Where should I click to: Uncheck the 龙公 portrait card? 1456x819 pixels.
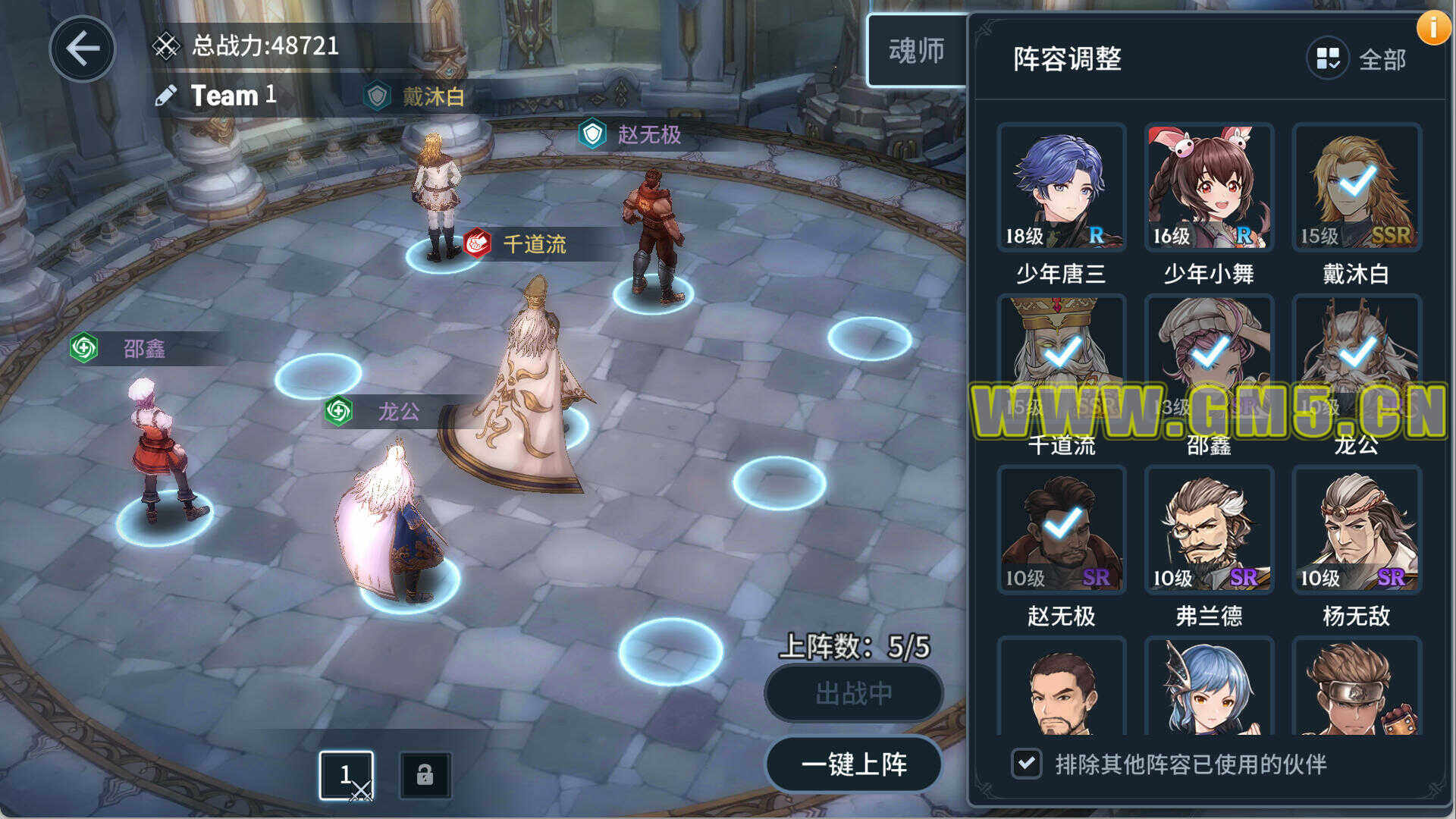pyautogui.click(x=1356, y=359)
